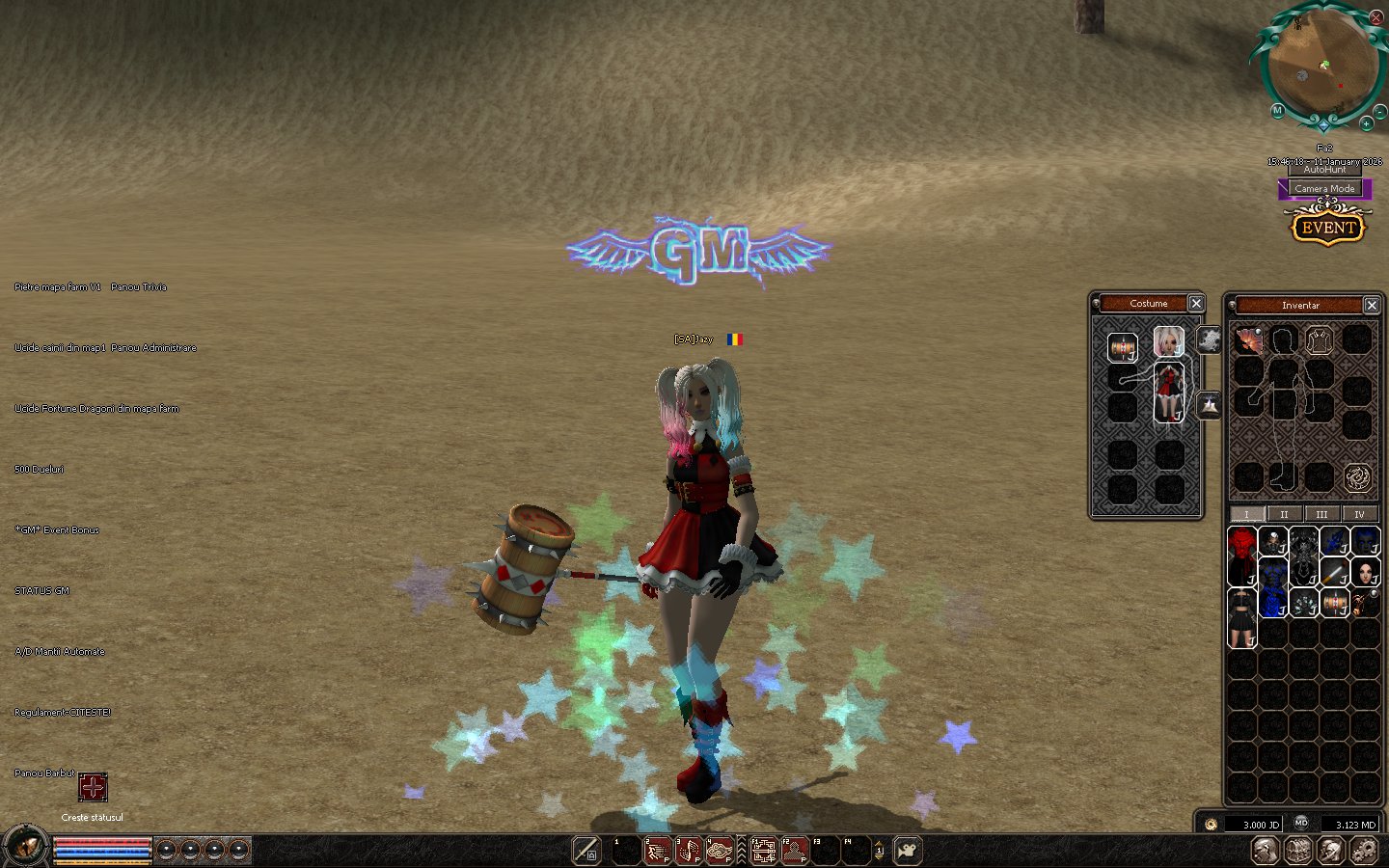Activate the AutoHunt button

pos(1324,170)
